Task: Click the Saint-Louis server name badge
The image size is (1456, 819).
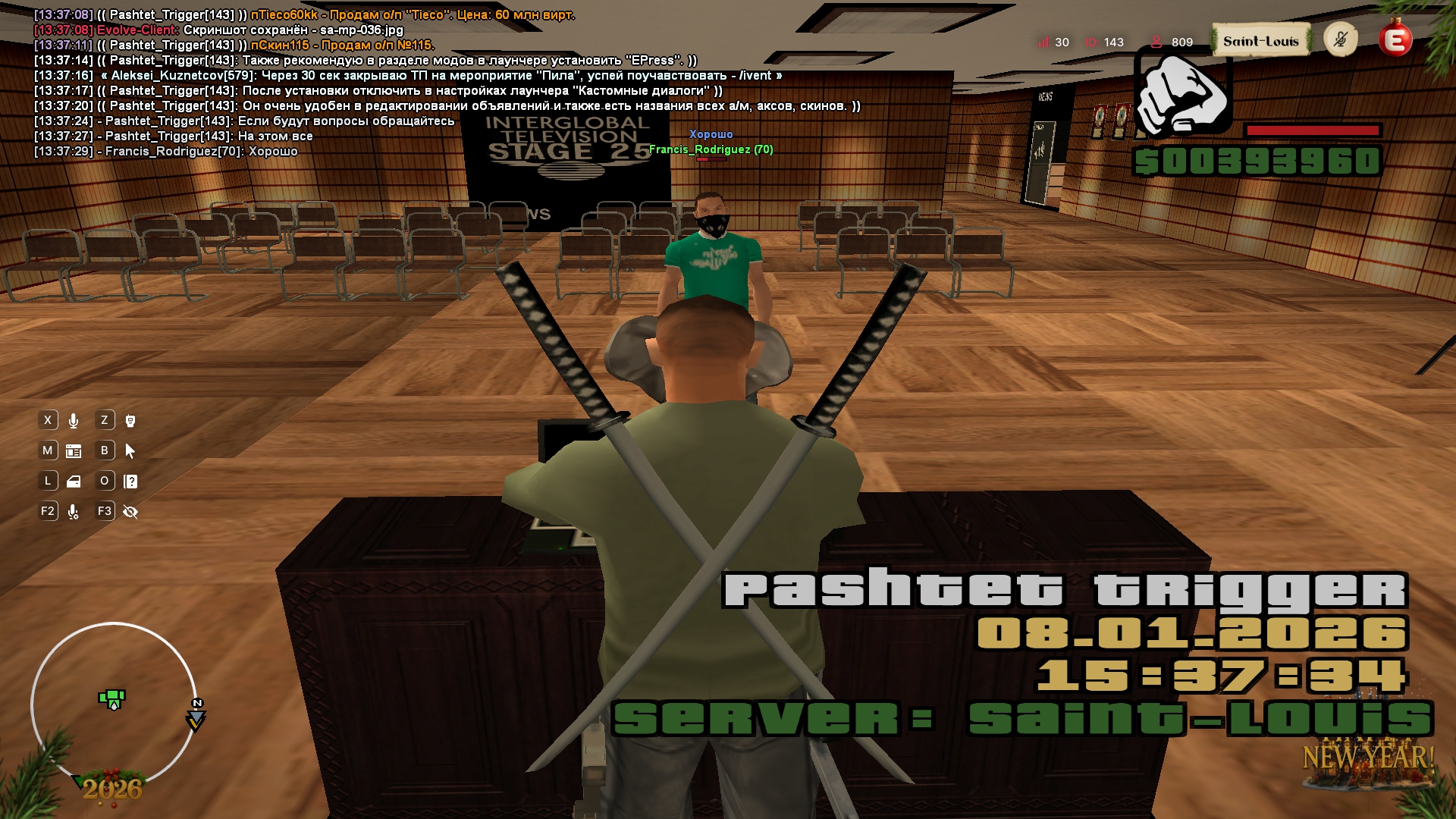Action: point(1260,41)
